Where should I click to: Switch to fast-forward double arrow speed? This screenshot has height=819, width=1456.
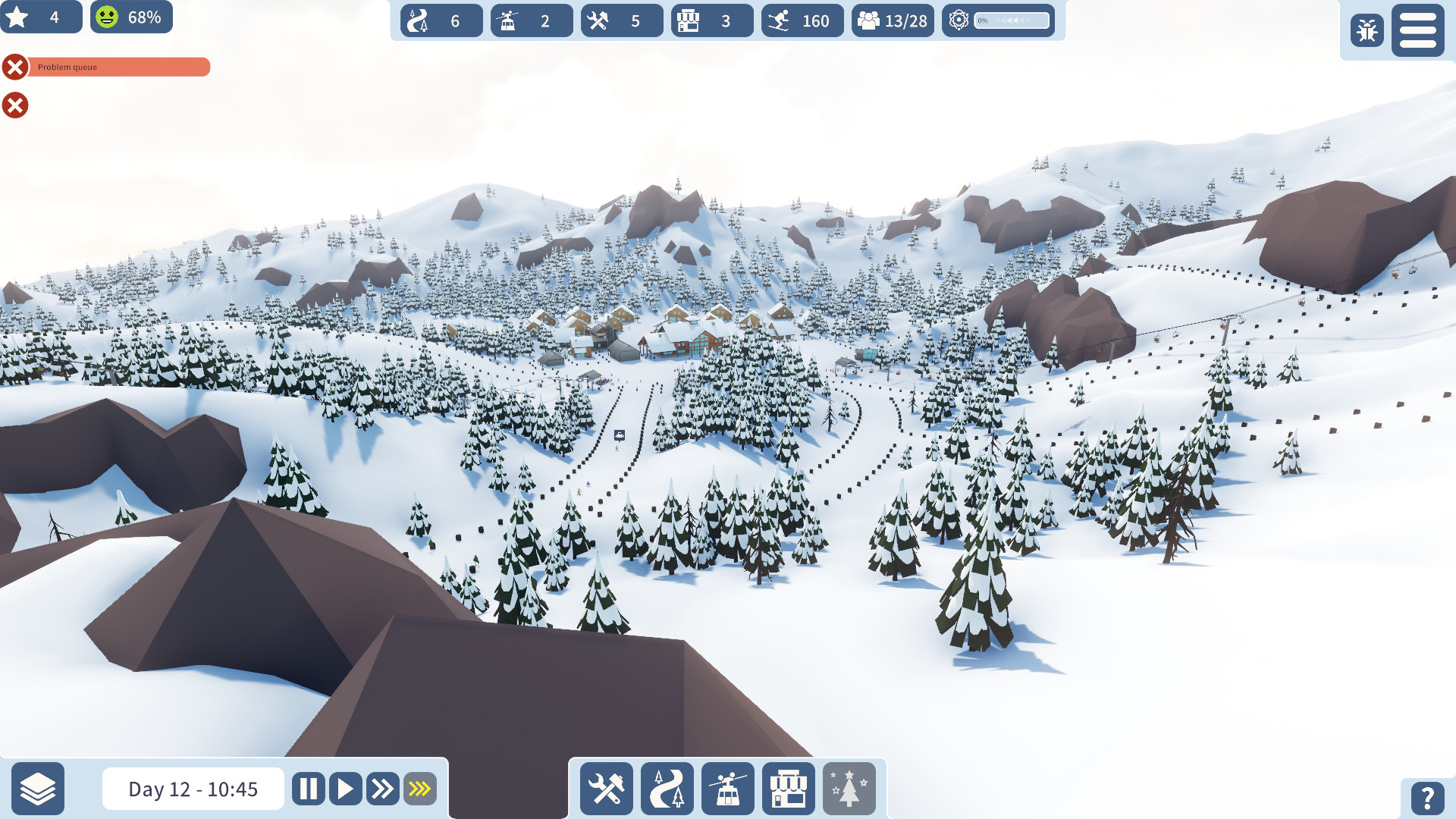[x=382, y=789]
